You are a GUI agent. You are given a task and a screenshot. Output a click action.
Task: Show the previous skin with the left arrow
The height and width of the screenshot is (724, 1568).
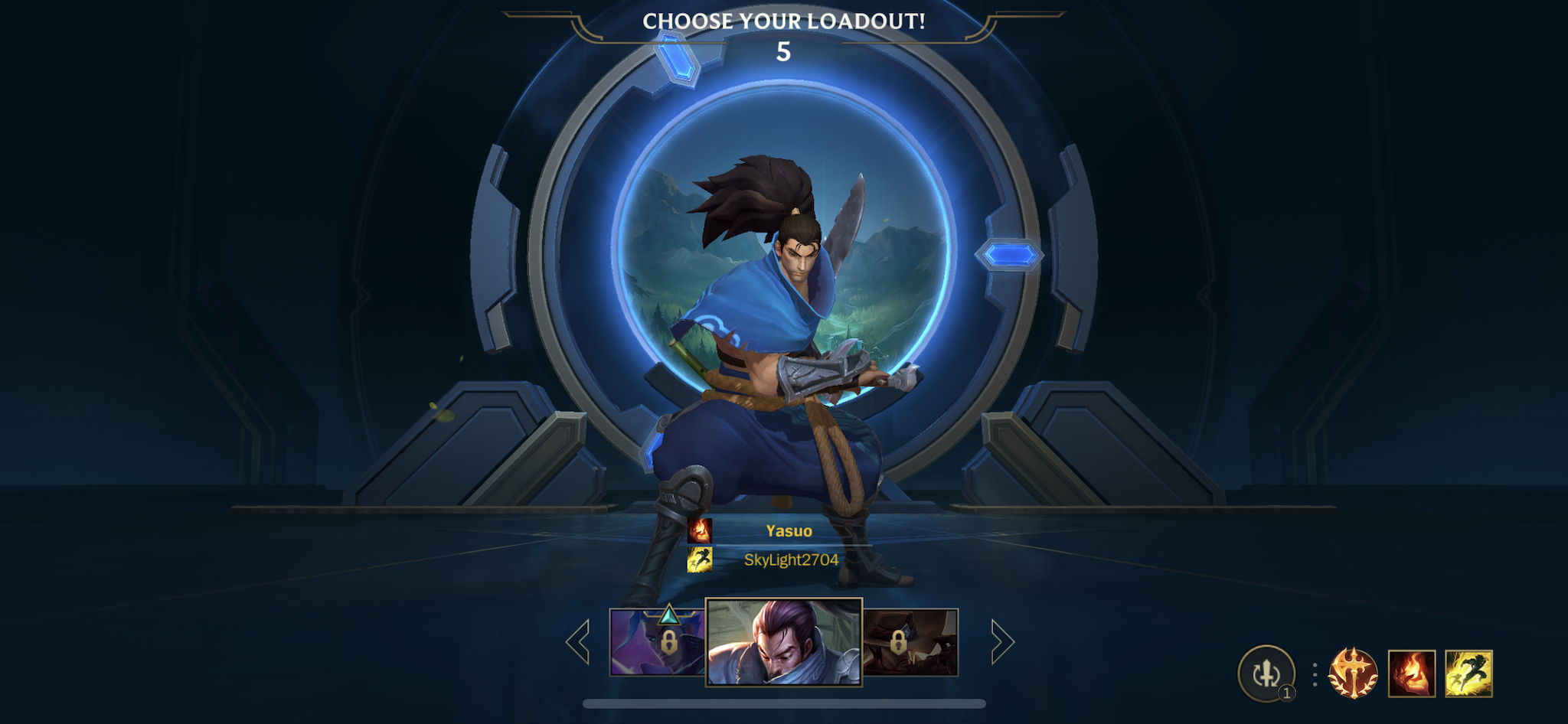tap(578, 641)
